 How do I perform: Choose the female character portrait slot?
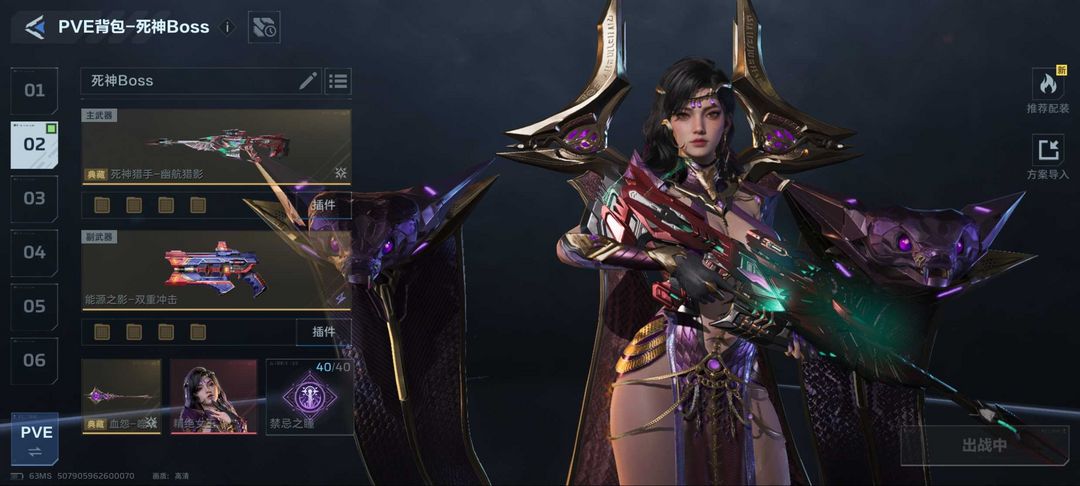(x=208, y=397)
